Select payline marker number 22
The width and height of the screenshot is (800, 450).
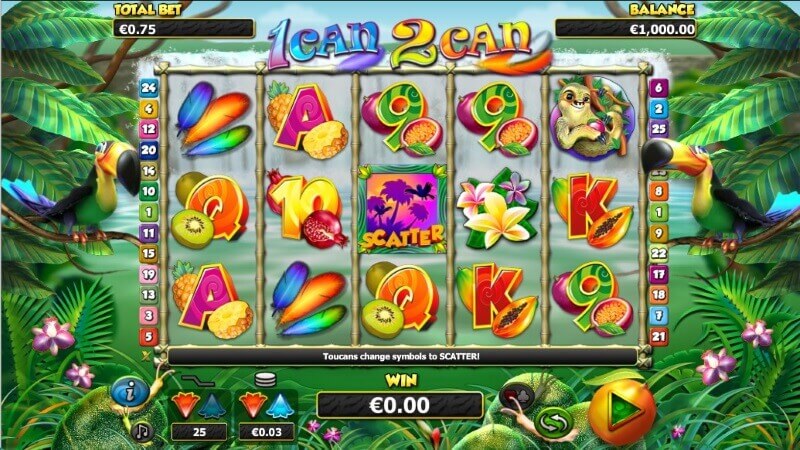tap(658, 254)
